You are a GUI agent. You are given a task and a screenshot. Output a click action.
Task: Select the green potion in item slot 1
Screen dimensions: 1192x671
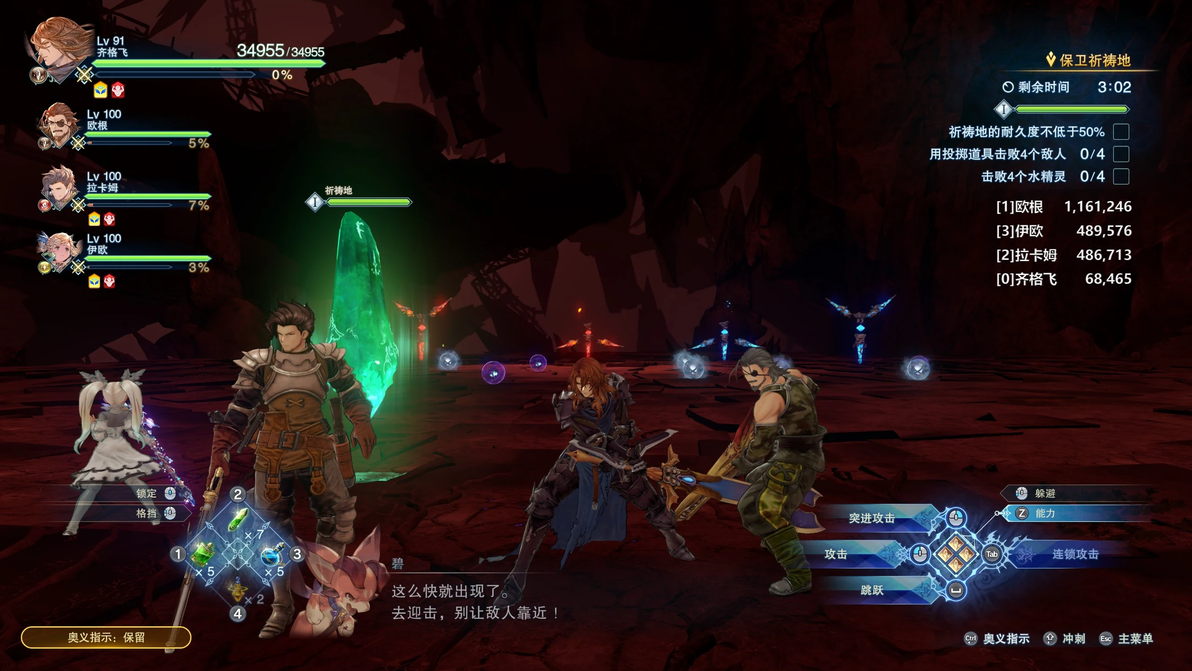click(x=203, y=553)
